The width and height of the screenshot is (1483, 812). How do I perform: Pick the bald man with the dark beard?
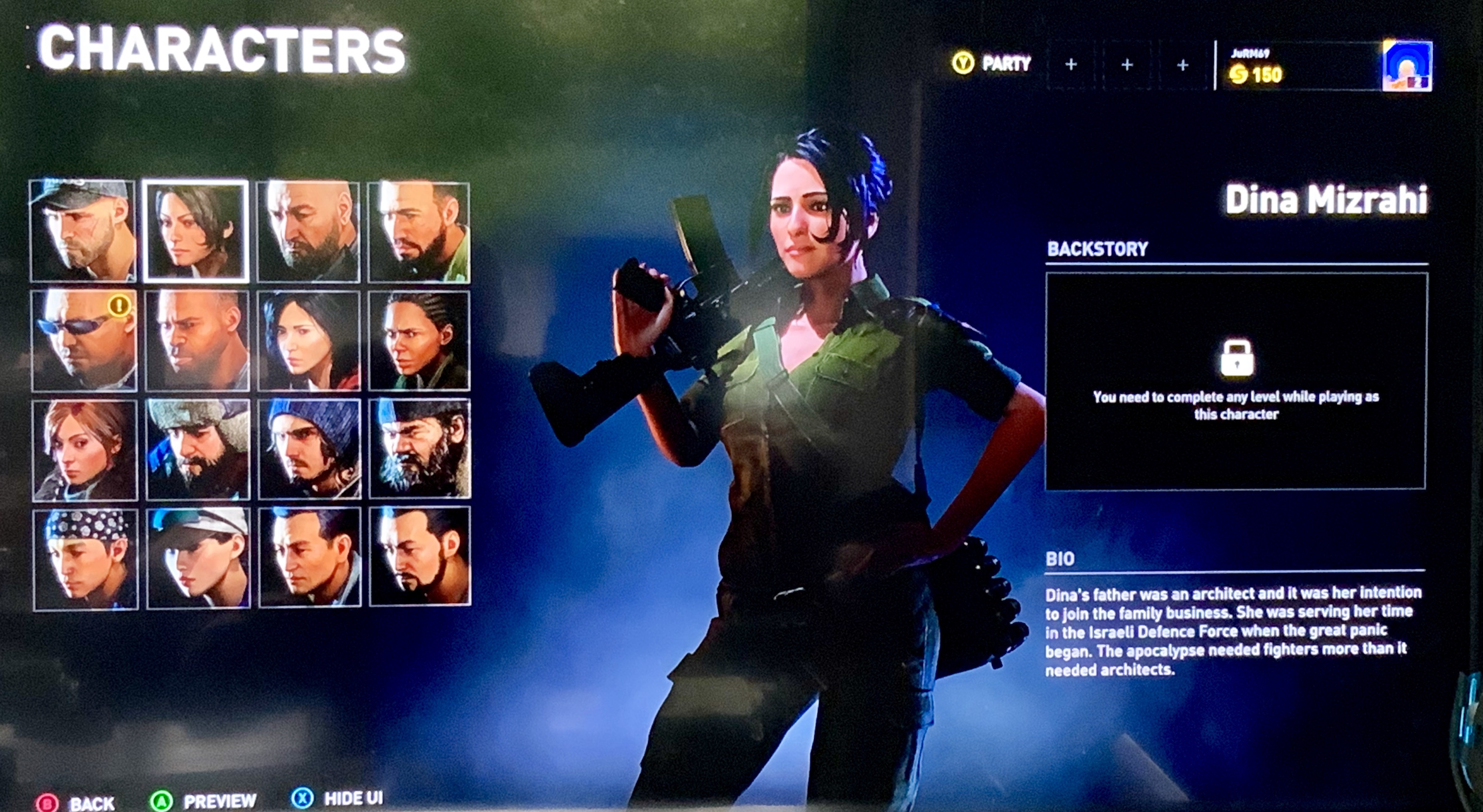tap(309, 232)
